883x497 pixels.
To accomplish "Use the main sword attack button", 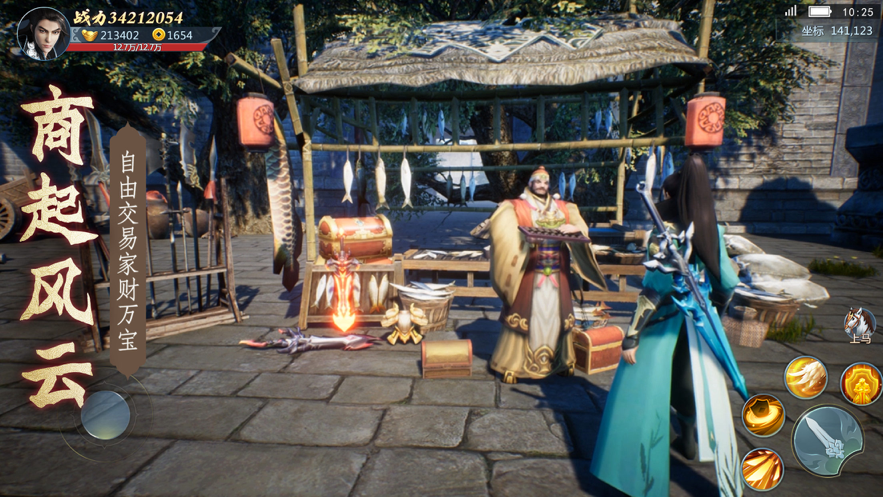I will pos(828,439).
